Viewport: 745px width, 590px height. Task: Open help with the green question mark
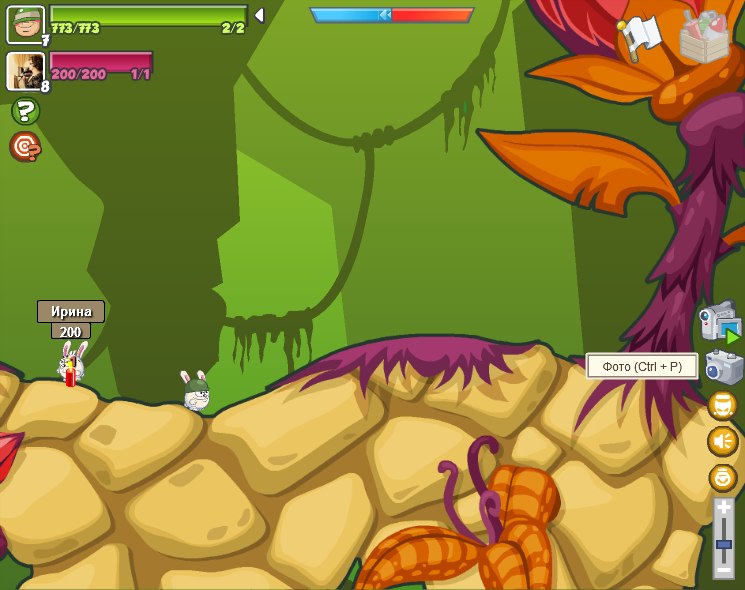25,111
